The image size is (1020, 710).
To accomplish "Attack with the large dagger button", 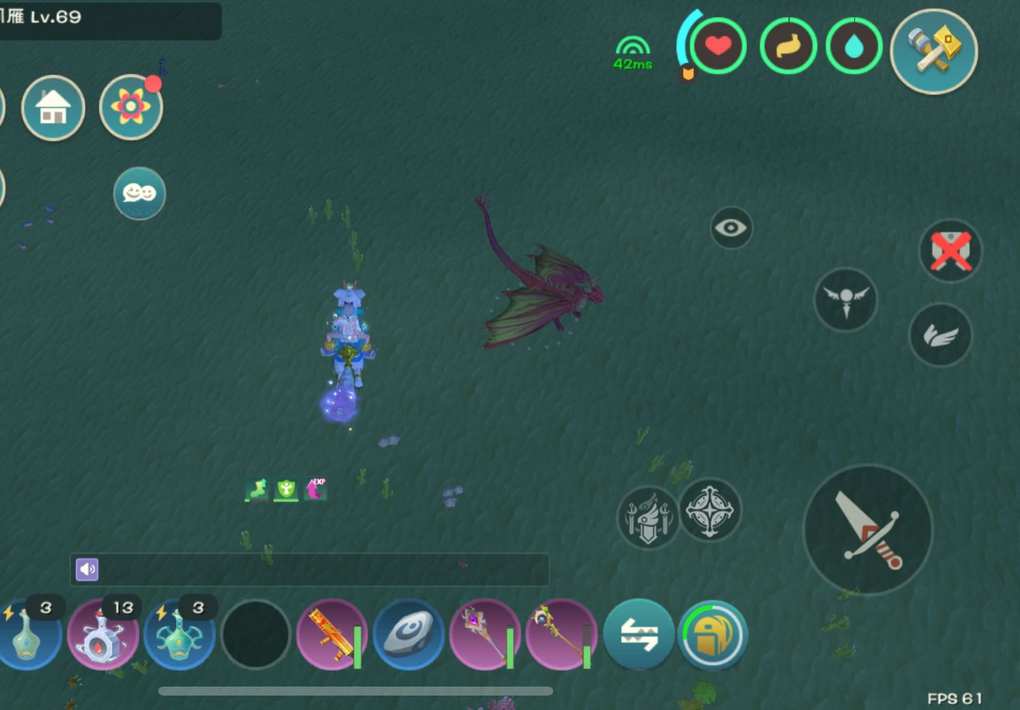I will tap(867, 530).
